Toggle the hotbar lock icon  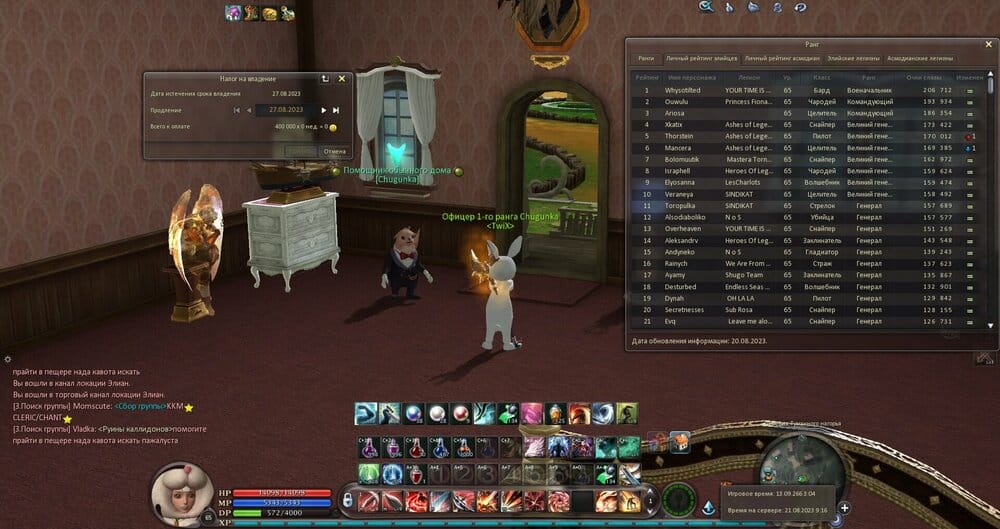349,498
